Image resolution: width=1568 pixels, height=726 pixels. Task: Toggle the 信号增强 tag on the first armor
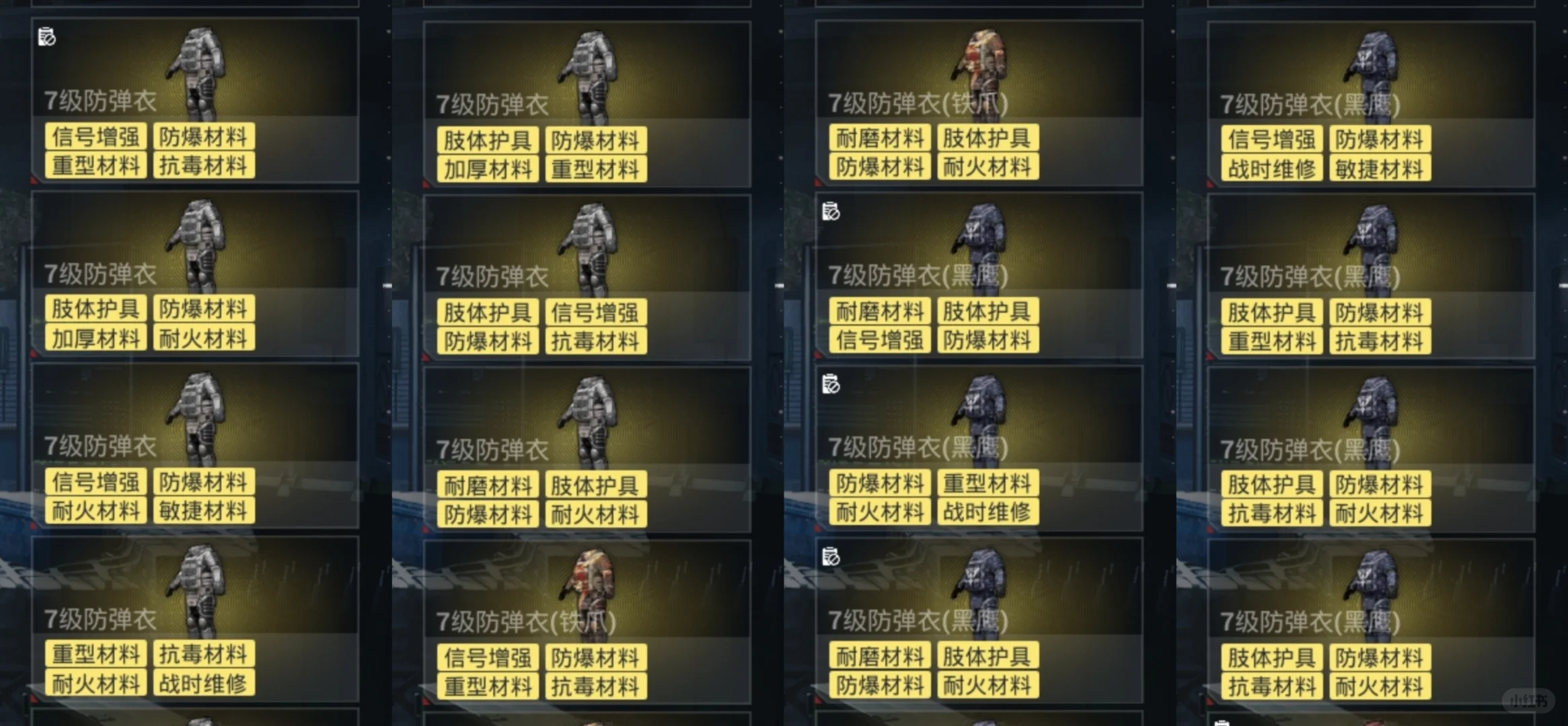[96, 136]
